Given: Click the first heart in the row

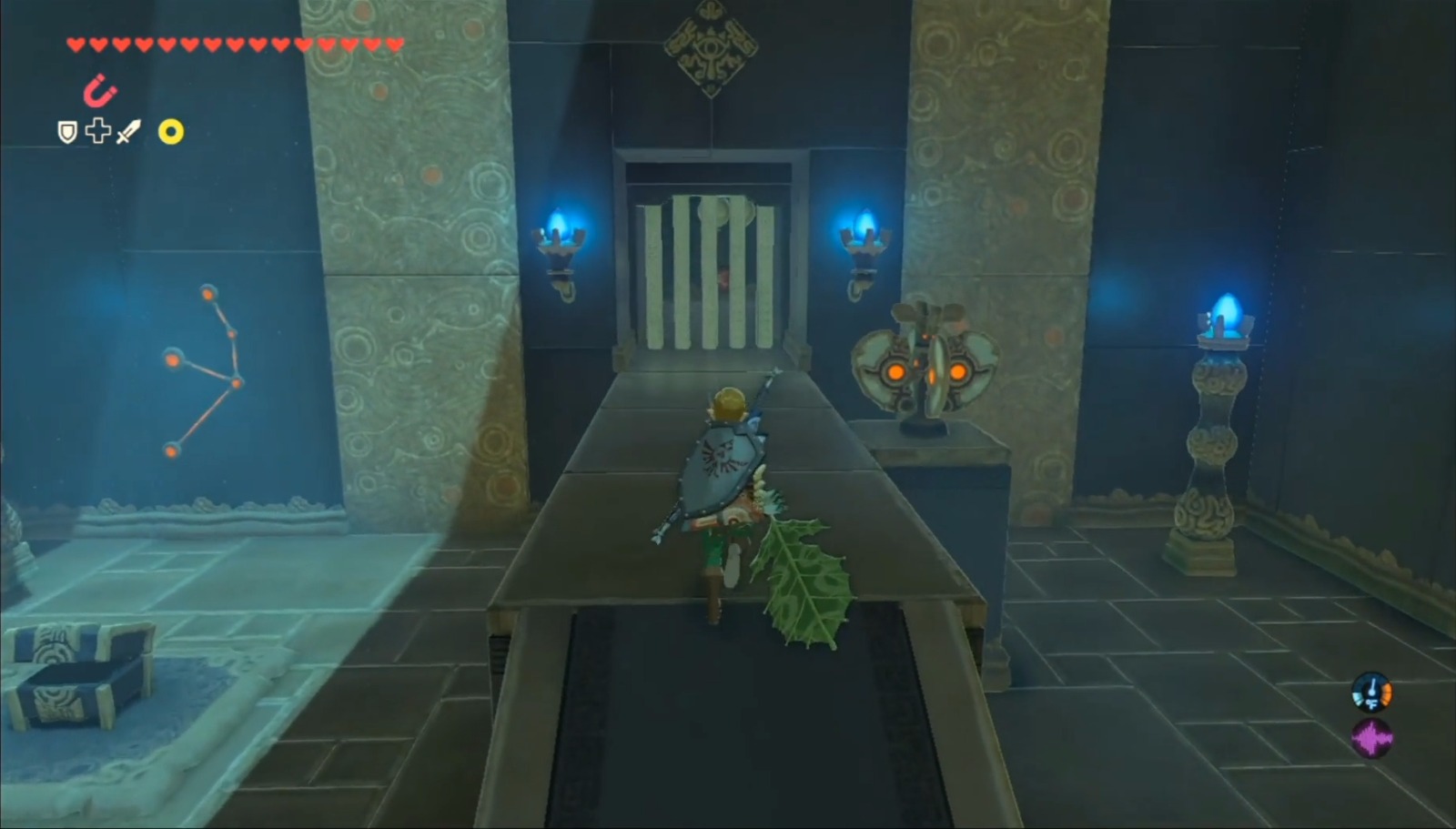Looking at the screenshot, I should point(76,41).
